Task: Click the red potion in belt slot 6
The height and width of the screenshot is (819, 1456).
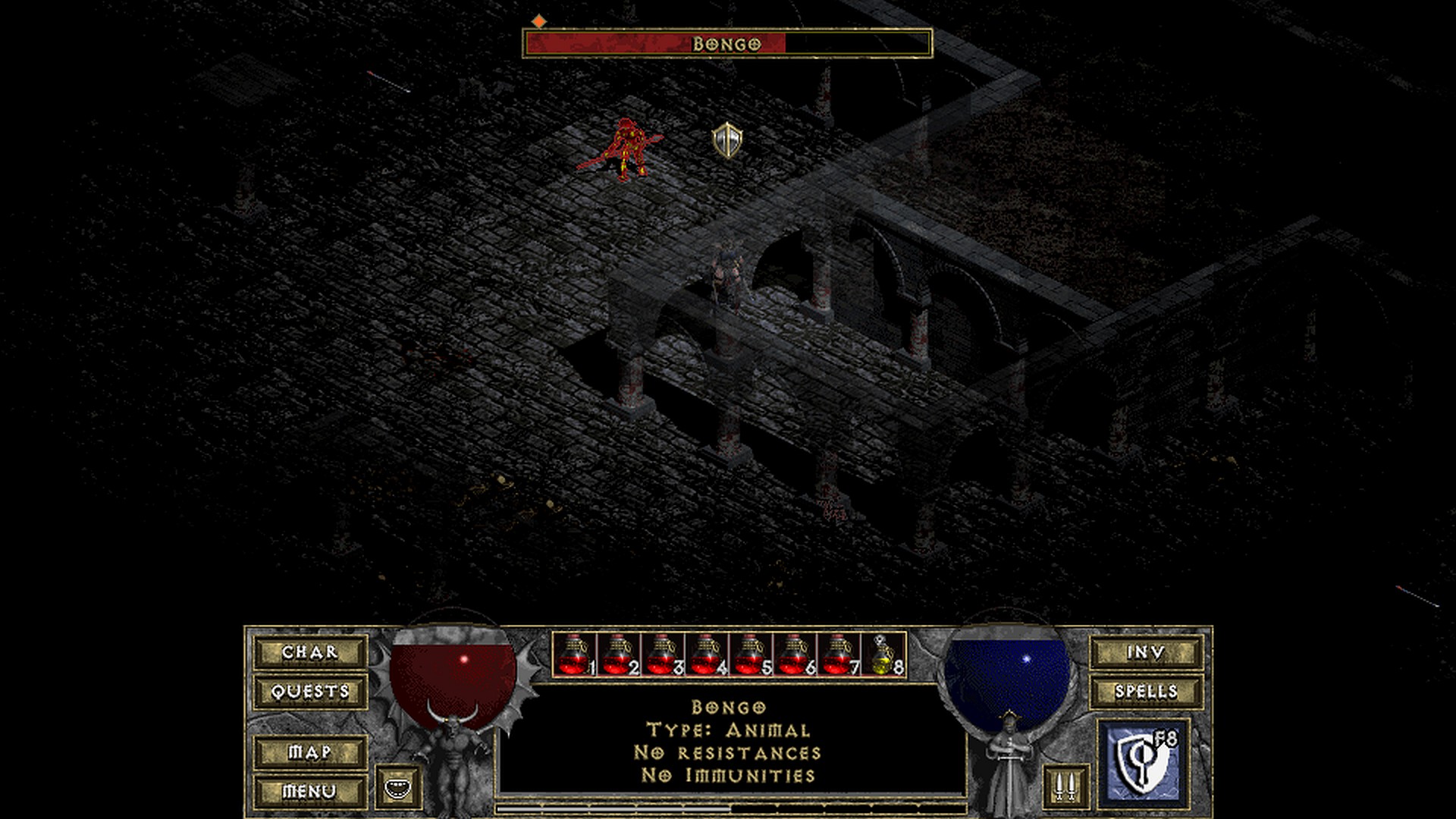Action: tap(794, 654)
